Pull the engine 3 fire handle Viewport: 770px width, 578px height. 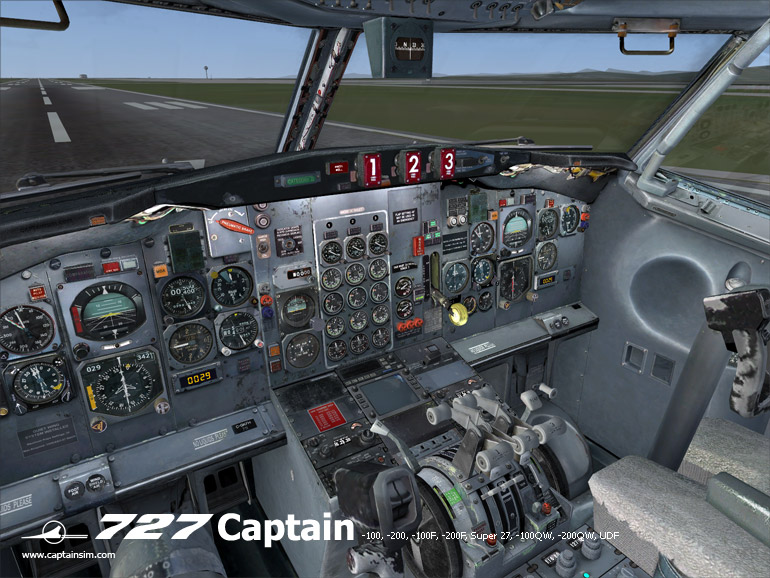click(x=447, y=162)
